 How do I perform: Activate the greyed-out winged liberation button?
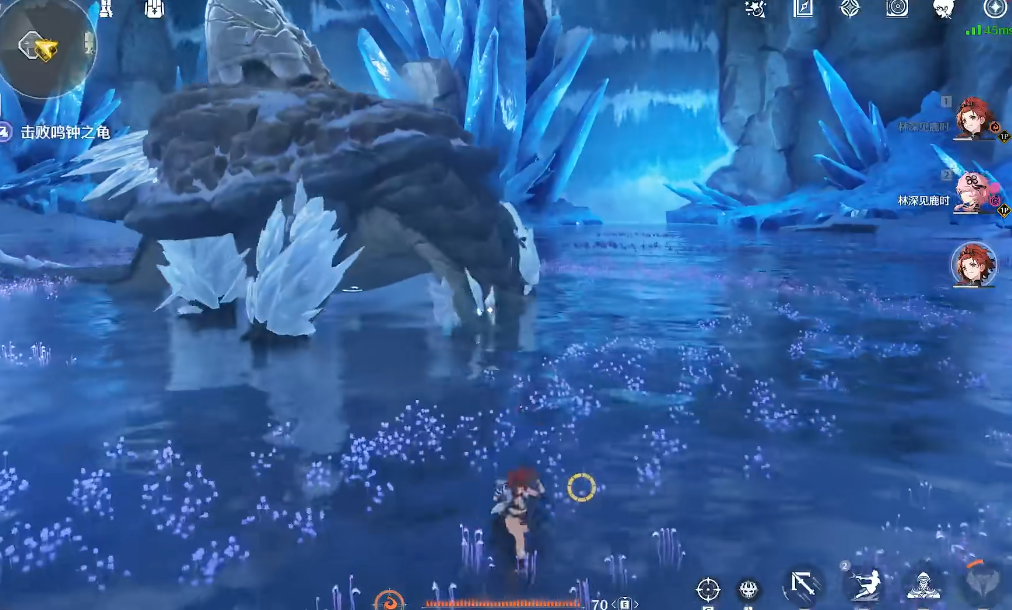(x=984, y=584)
